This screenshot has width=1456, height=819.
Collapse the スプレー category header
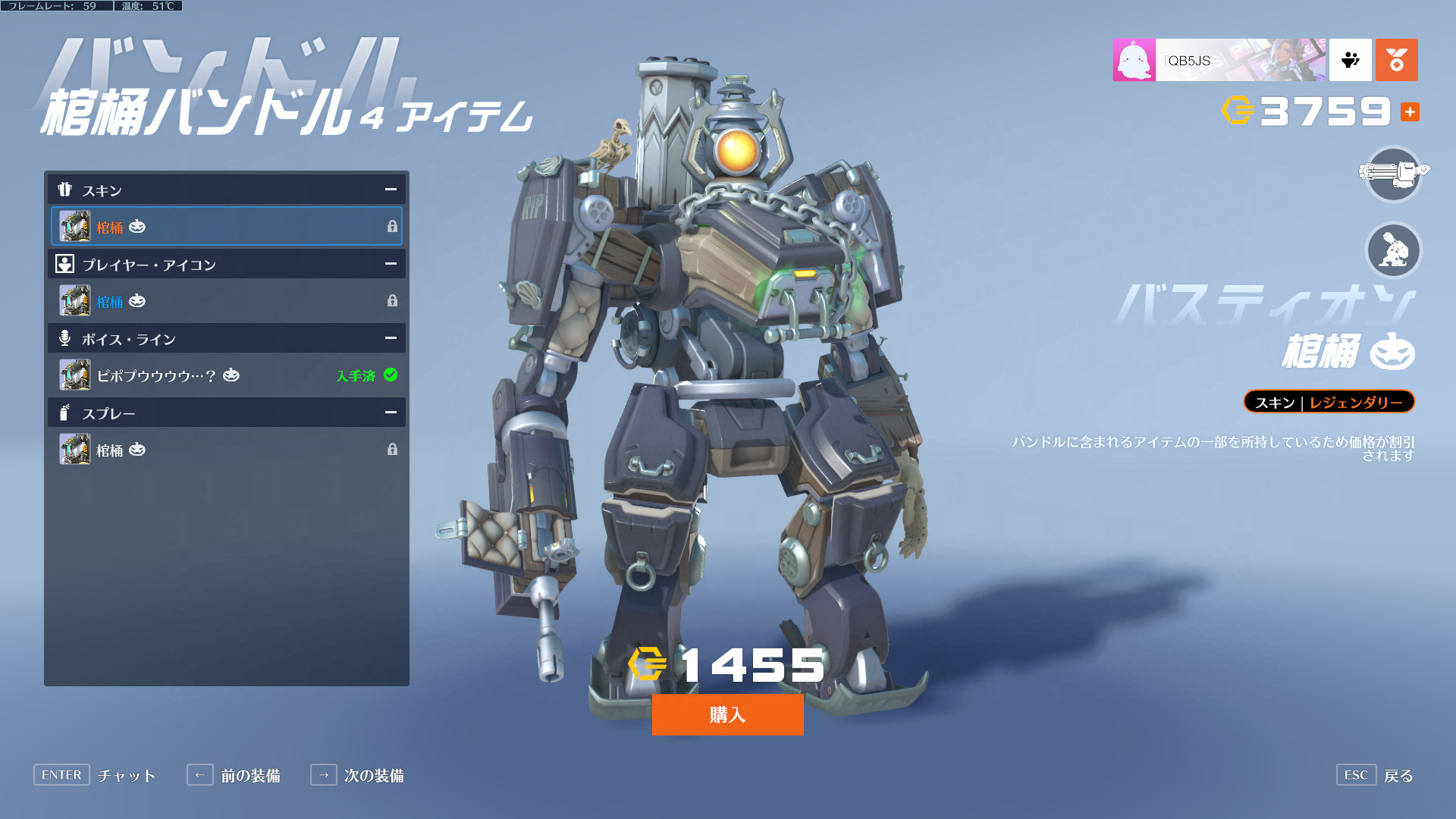[x=390, y=413]
